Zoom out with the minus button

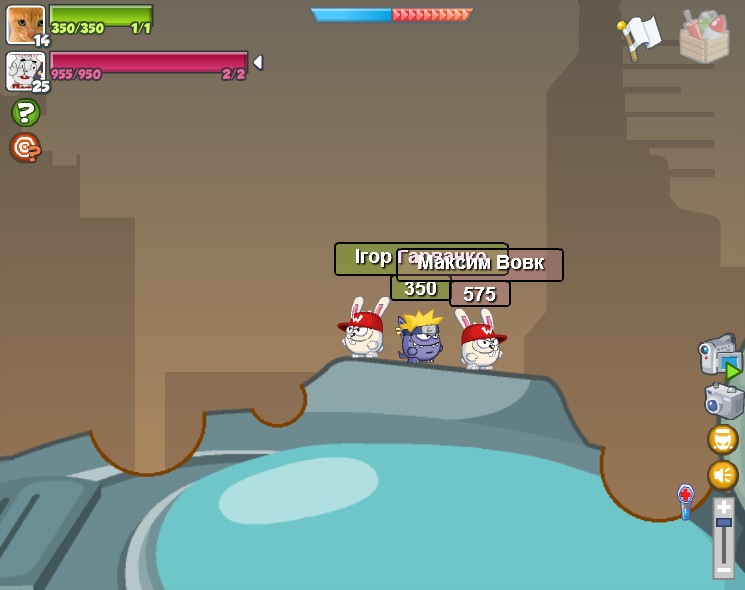tap(723, 569)
